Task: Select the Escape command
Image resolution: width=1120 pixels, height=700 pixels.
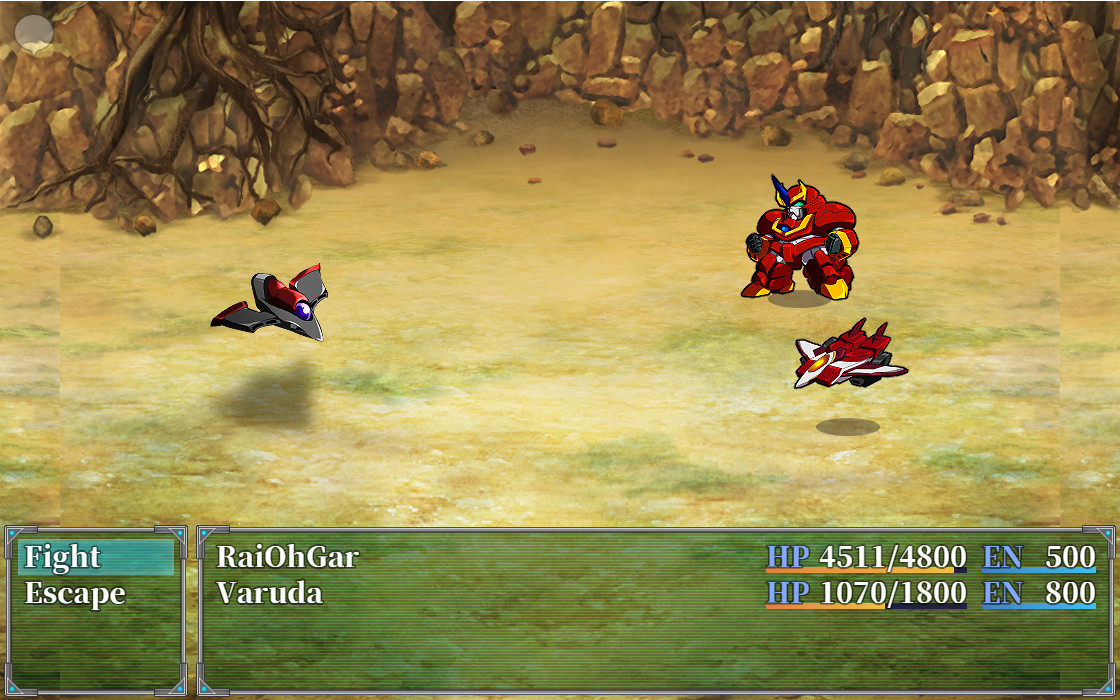Action: click(75, 594)
